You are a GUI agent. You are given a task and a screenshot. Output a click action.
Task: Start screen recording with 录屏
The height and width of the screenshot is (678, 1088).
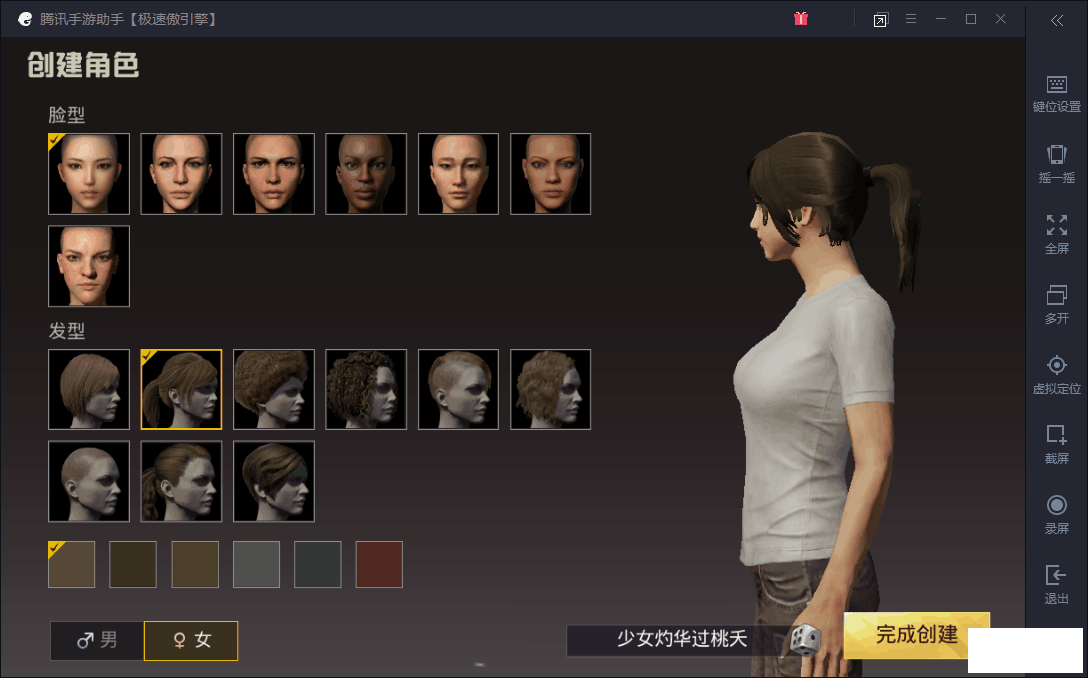1056,514
